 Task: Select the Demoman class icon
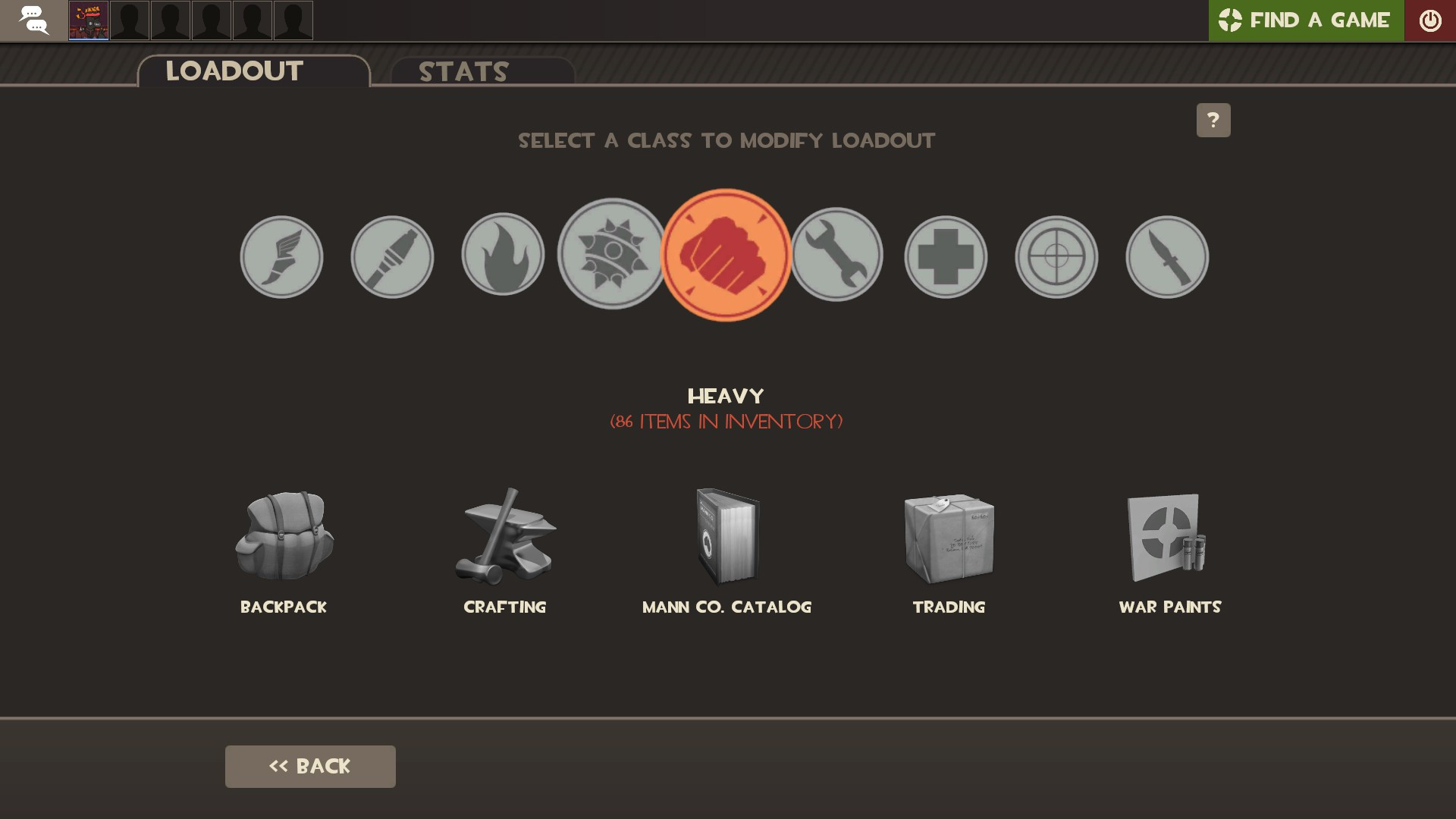[x=613, y=256]
